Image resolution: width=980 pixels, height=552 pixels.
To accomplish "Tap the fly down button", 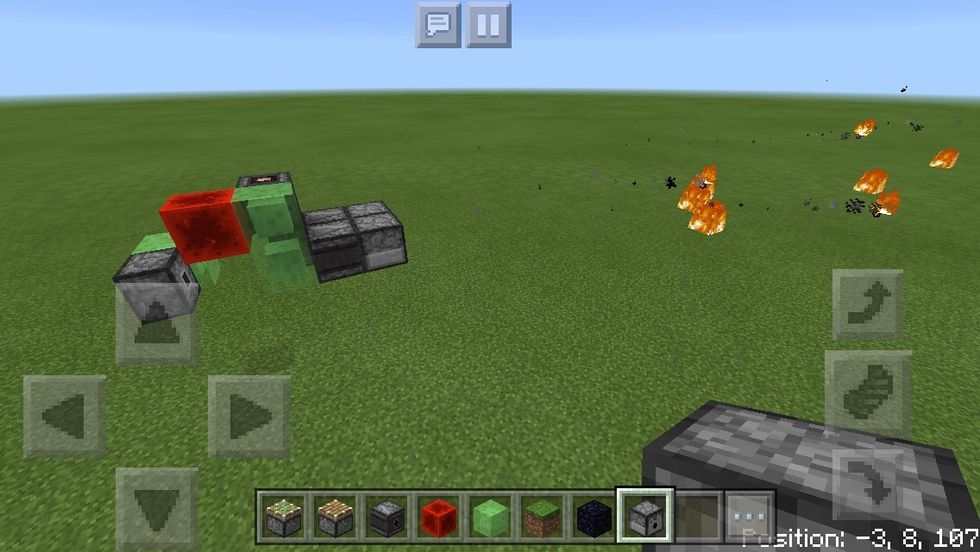I will point(868,478).
